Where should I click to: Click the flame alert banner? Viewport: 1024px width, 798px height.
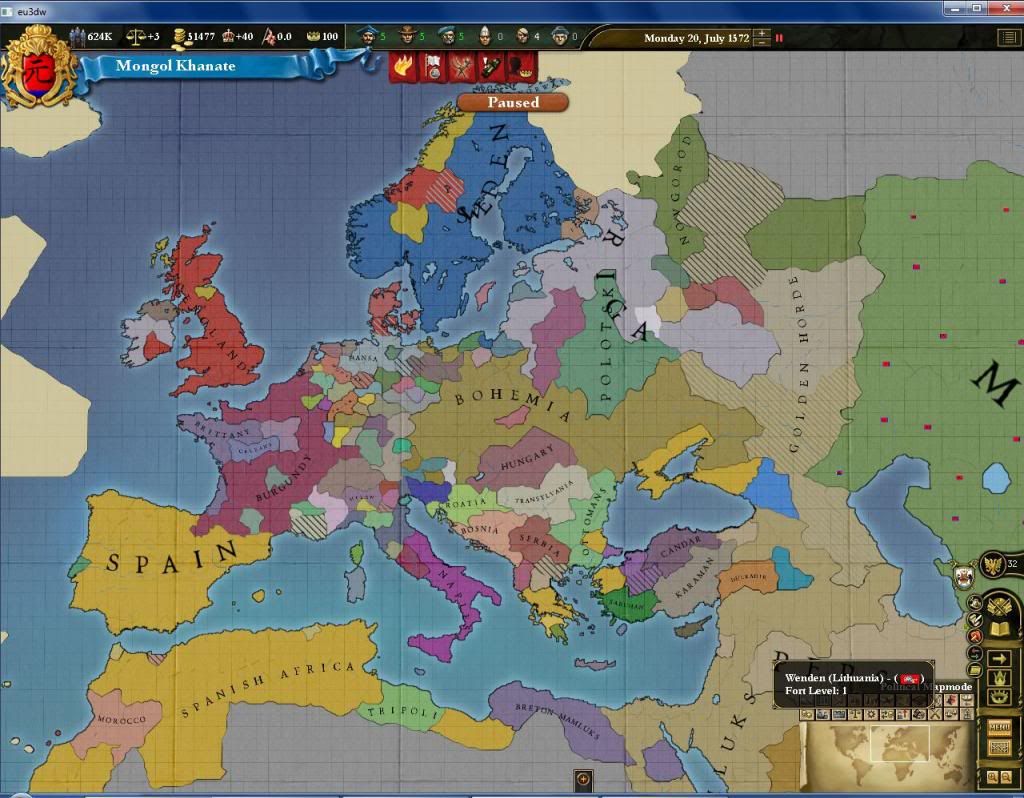[x=403, y=67]
